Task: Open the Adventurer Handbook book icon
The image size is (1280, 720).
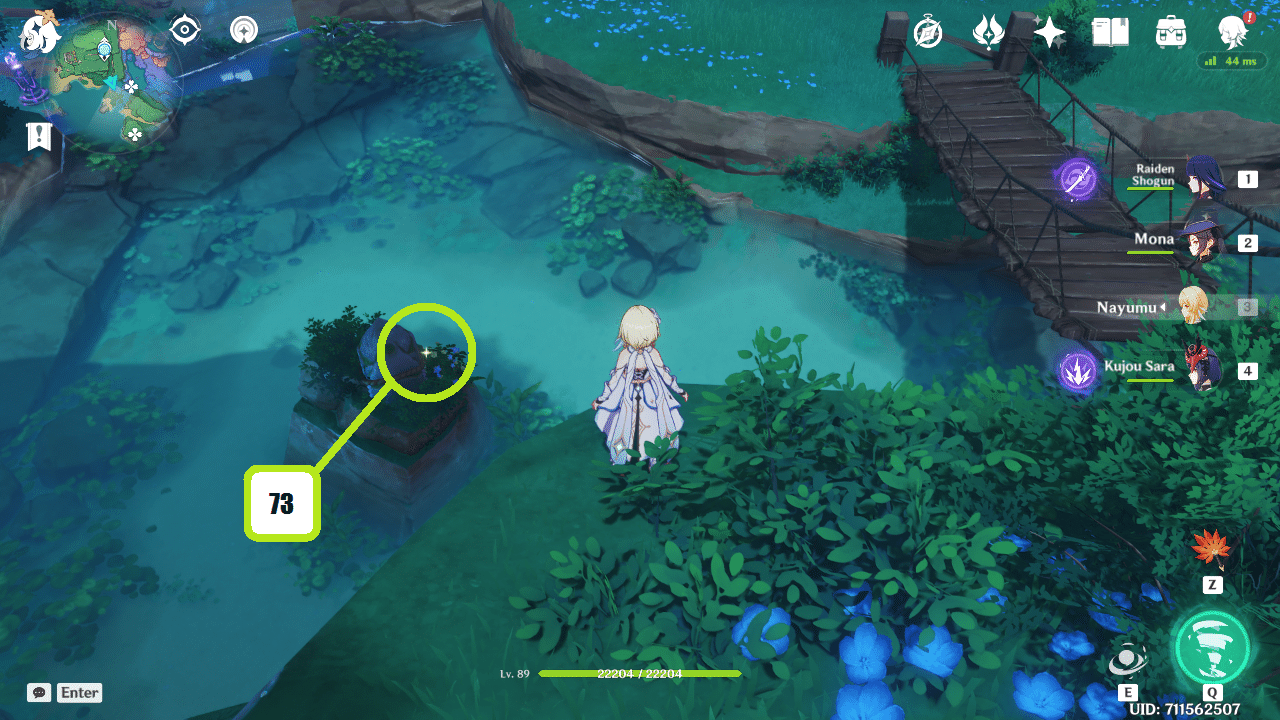Action: coord(1110,32)
